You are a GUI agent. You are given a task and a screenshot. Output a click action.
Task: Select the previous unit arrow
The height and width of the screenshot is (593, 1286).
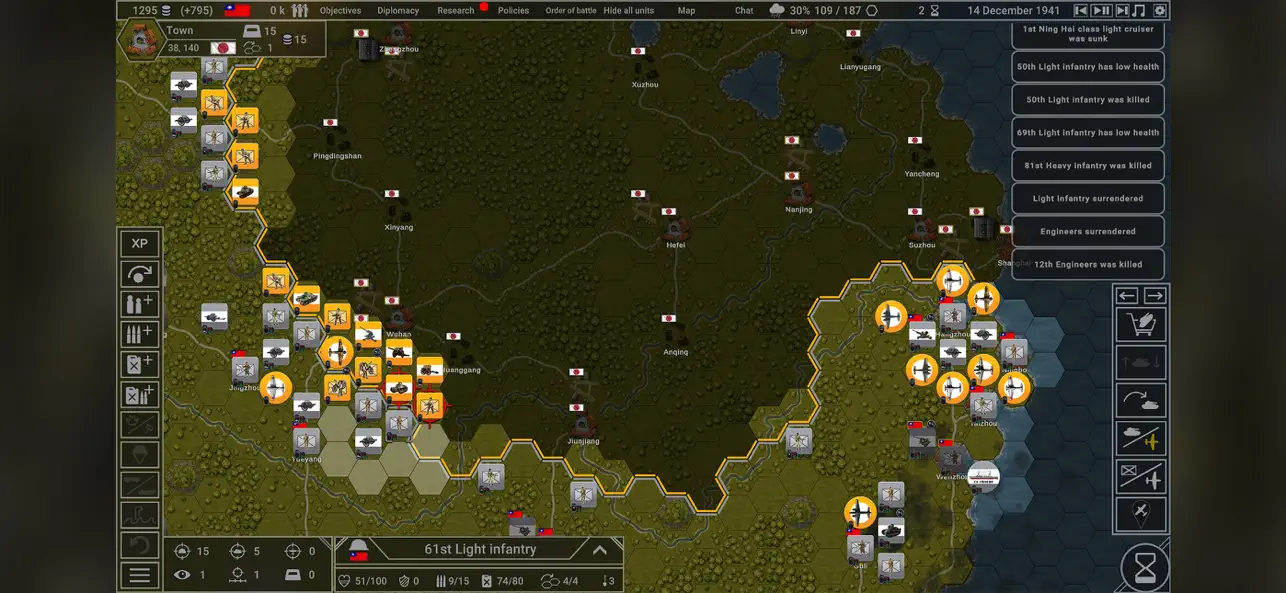pyautogui.click(x=1128, y=296)
